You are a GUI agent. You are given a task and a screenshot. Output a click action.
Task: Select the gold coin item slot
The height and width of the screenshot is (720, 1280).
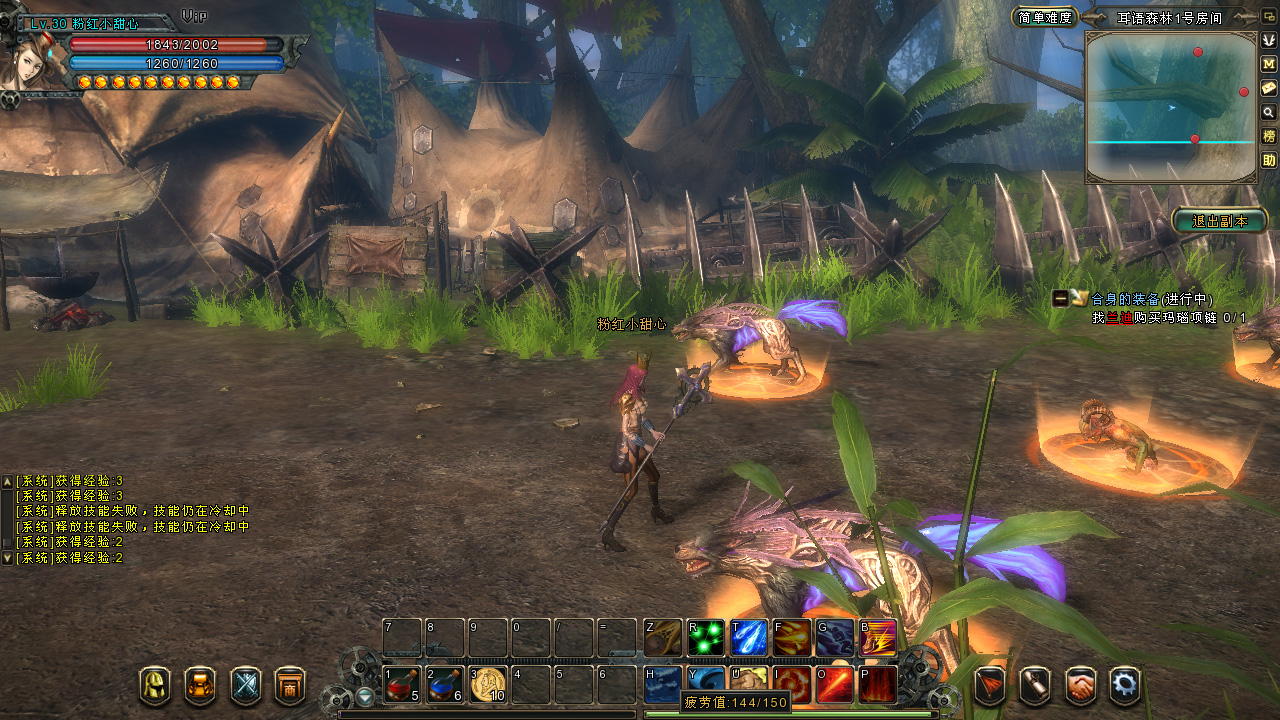(x=488, y=685)
